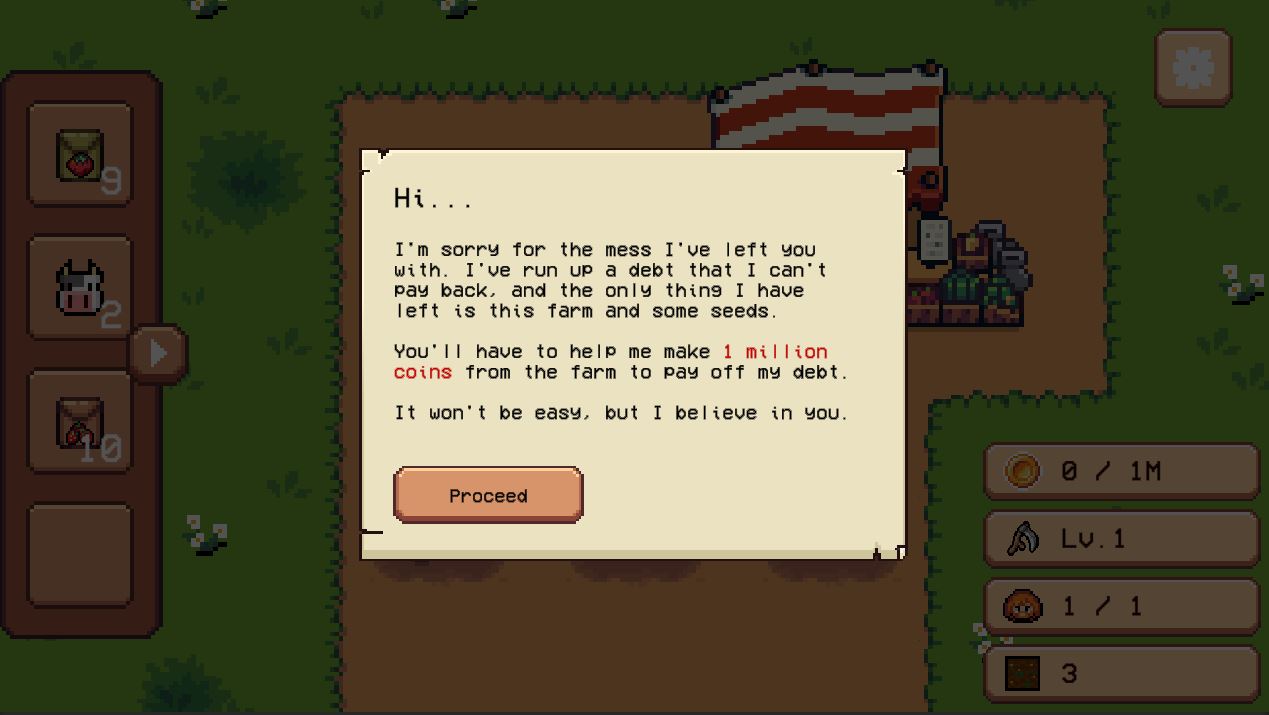This screenshot has width=1269, height=715.
Task: Click the tool level Lv.1 panel
Action: pos(1121,539)
